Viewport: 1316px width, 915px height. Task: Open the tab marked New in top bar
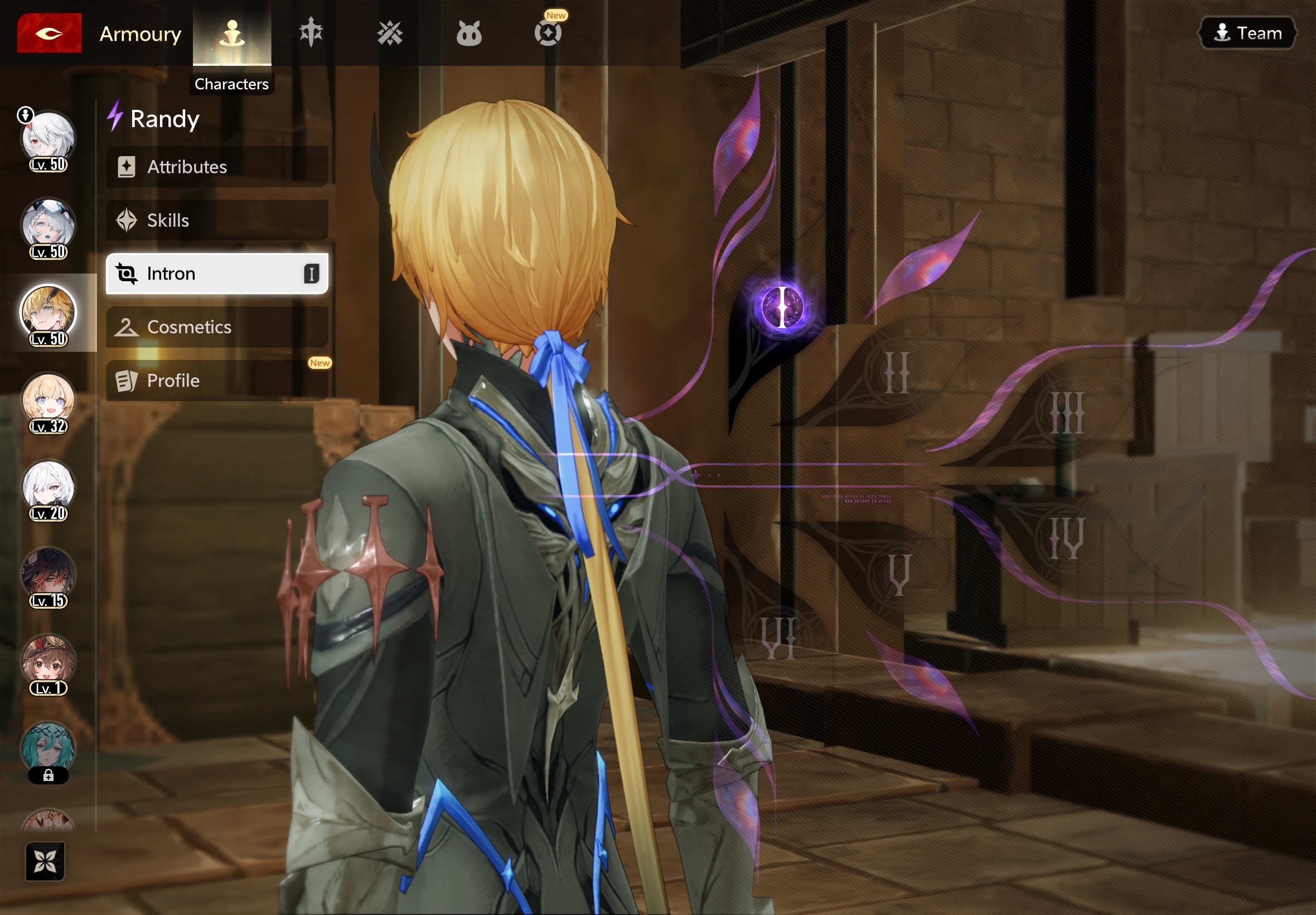coord(548,33)
